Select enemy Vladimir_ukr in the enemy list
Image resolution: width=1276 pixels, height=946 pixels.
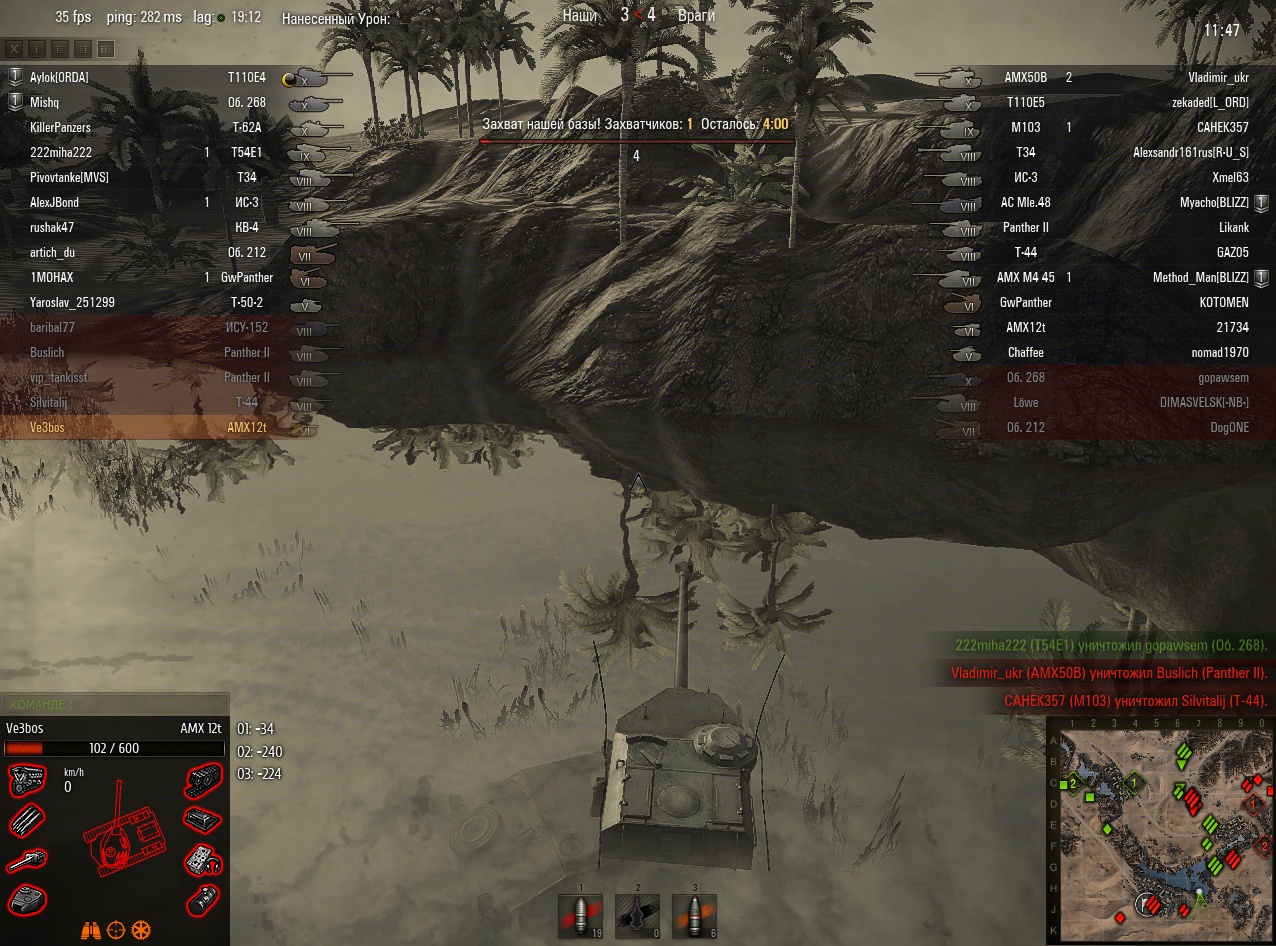click(x=1218, y=77)
